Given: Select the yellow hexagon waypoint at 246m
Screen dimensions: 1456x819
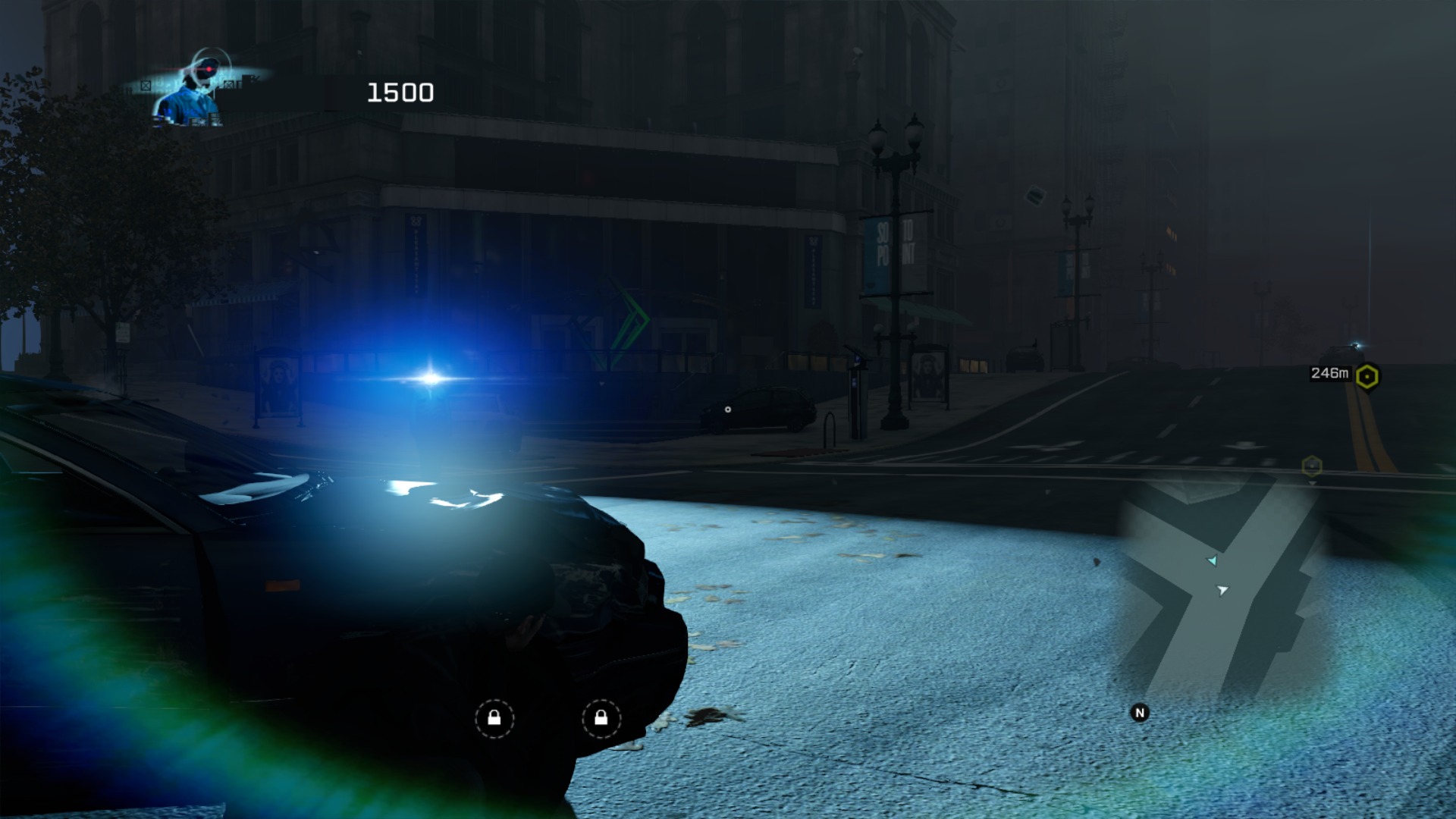Looking at the screenshot, I should click(x=1367, y=376).
